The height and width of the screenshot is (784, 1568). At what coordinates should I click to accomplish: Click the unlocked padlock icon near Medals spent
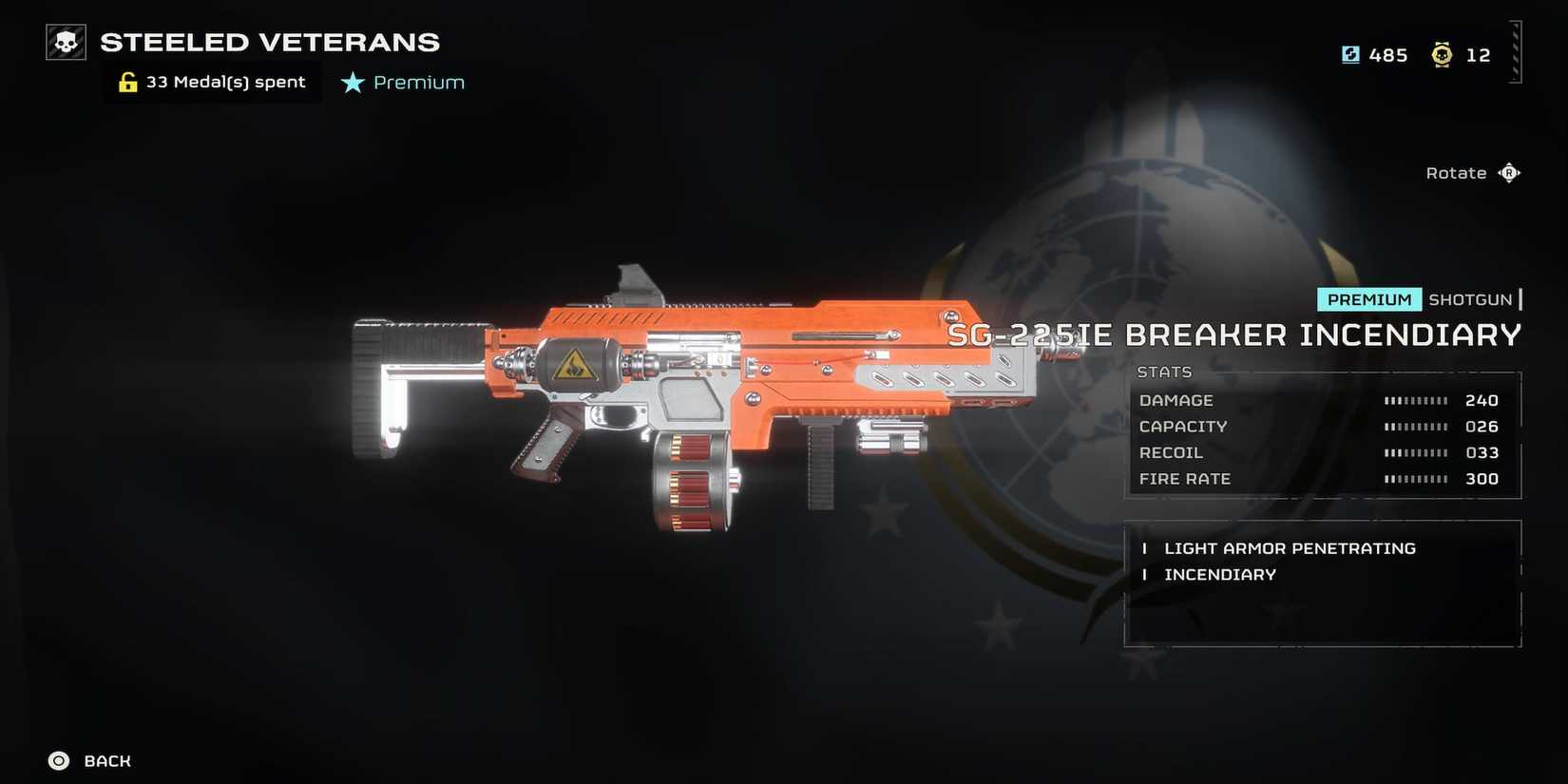point(127,80)
